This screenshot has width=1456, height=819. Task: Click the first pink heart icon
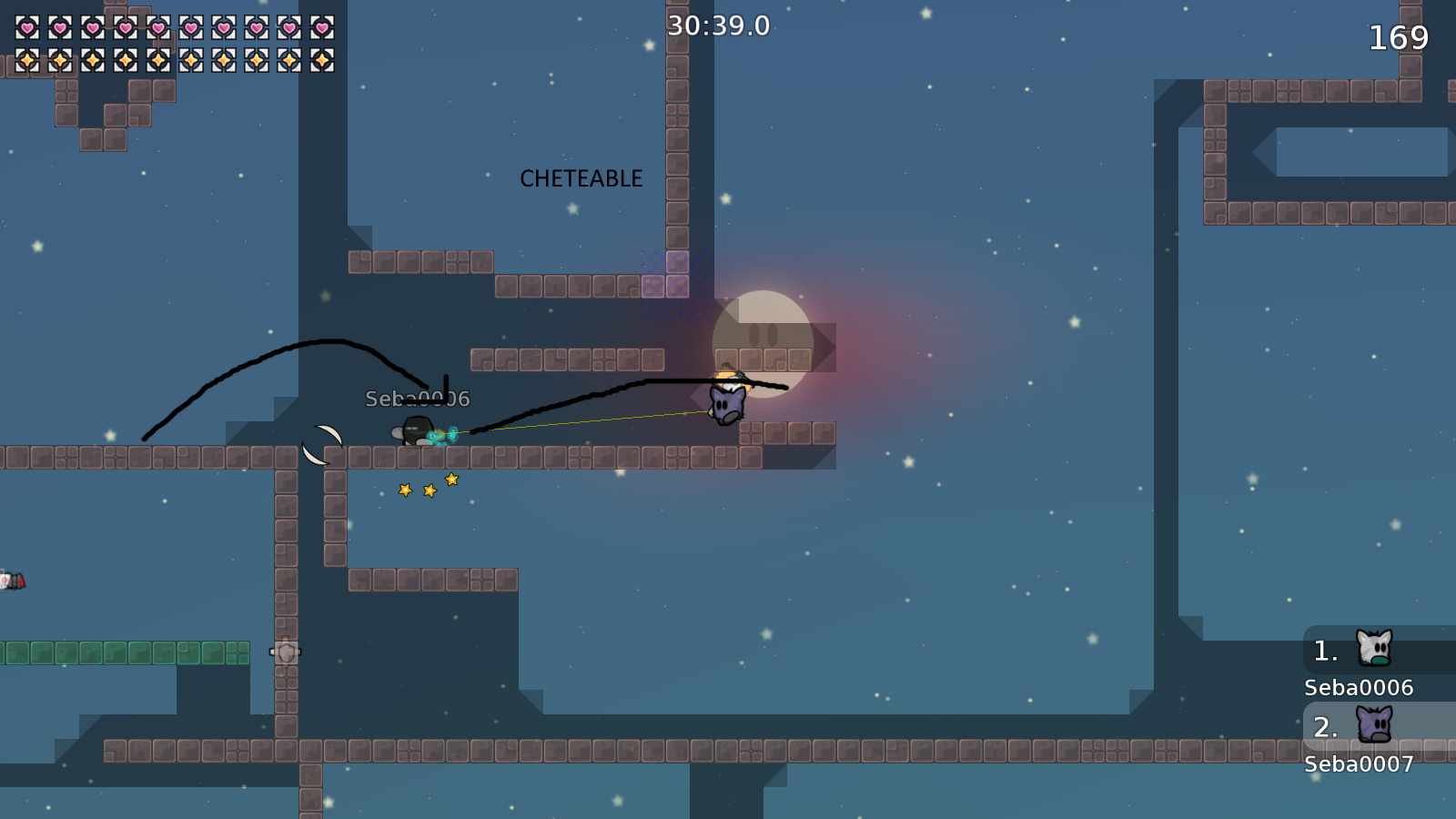click(x=27, y=27)
